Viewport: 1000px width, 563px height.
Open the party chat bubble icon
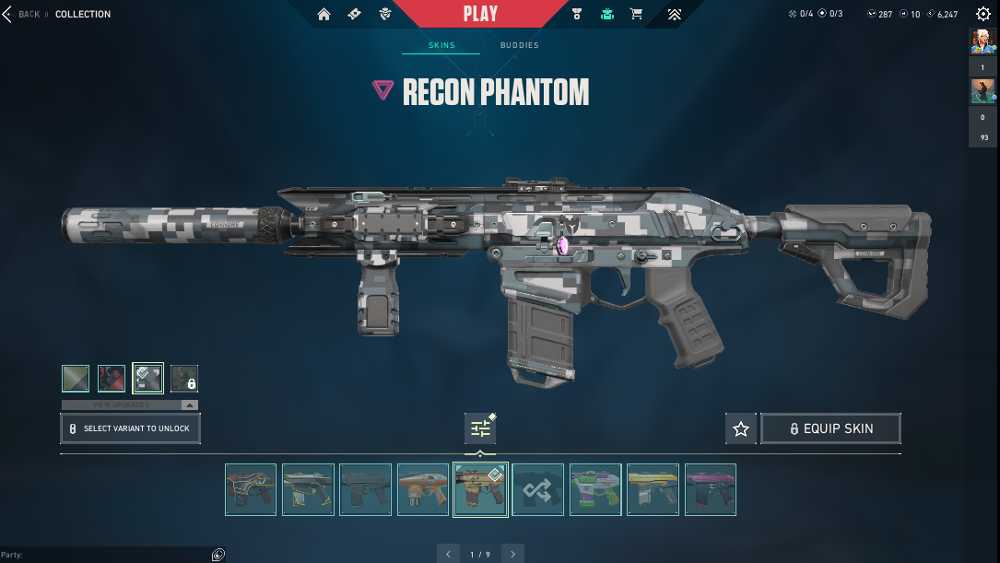(218, 555)
